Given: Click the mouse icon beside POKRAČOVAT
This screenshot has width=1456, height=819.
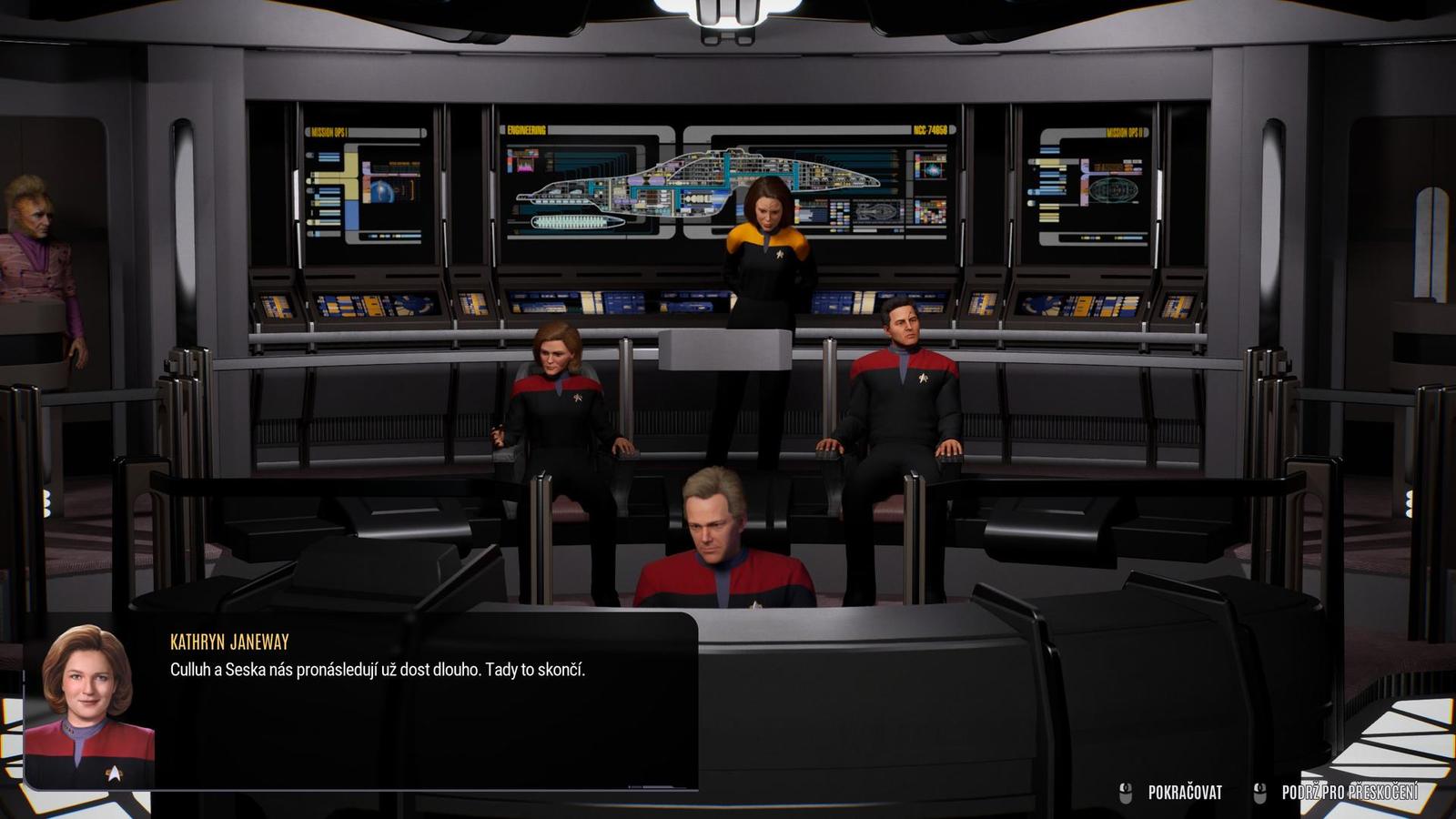Looking at the screenshot, I should [1126, 790].
